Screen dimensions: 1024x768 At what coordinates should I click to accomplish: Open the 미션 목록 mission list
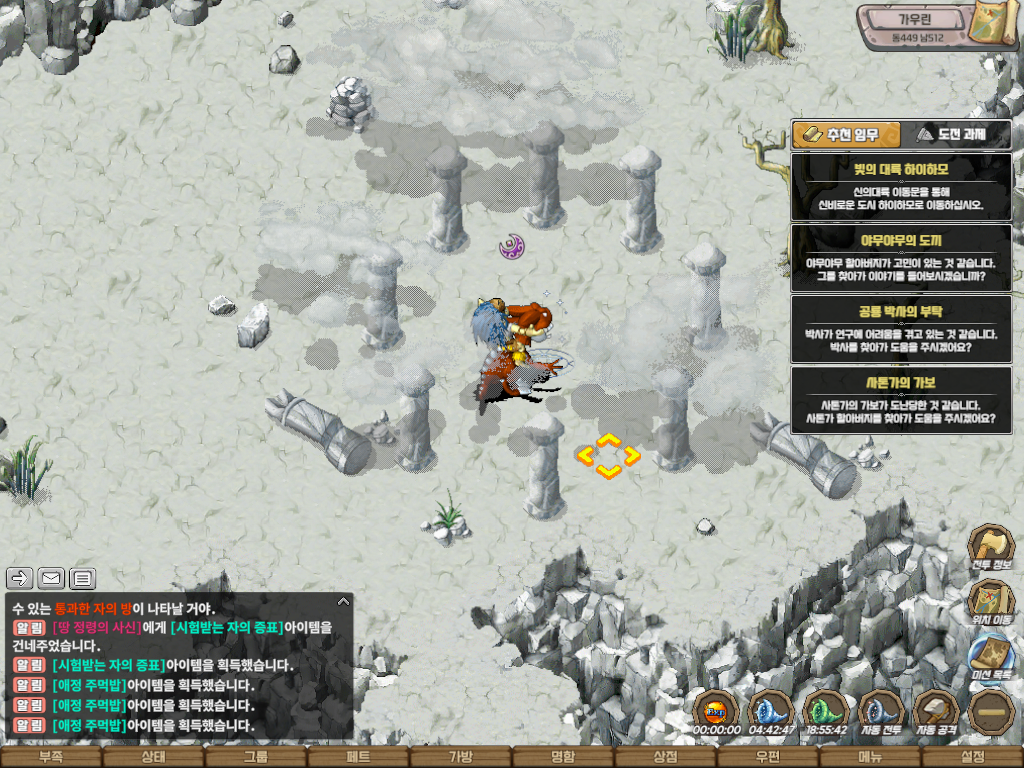click(989, 656)
